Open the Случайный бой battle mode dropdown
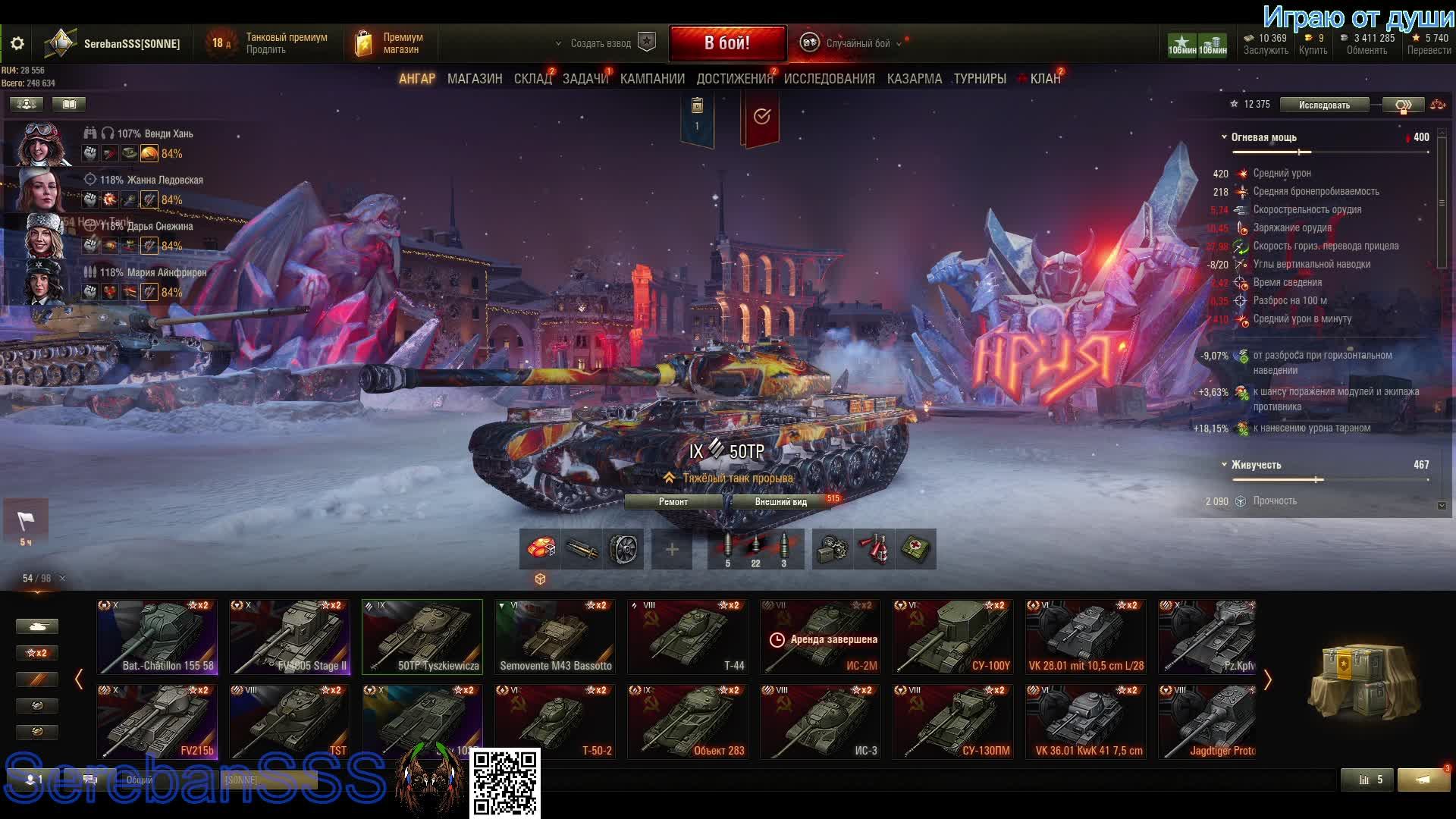The height and width of the screenshot is (819, 1456). (857, 43)
